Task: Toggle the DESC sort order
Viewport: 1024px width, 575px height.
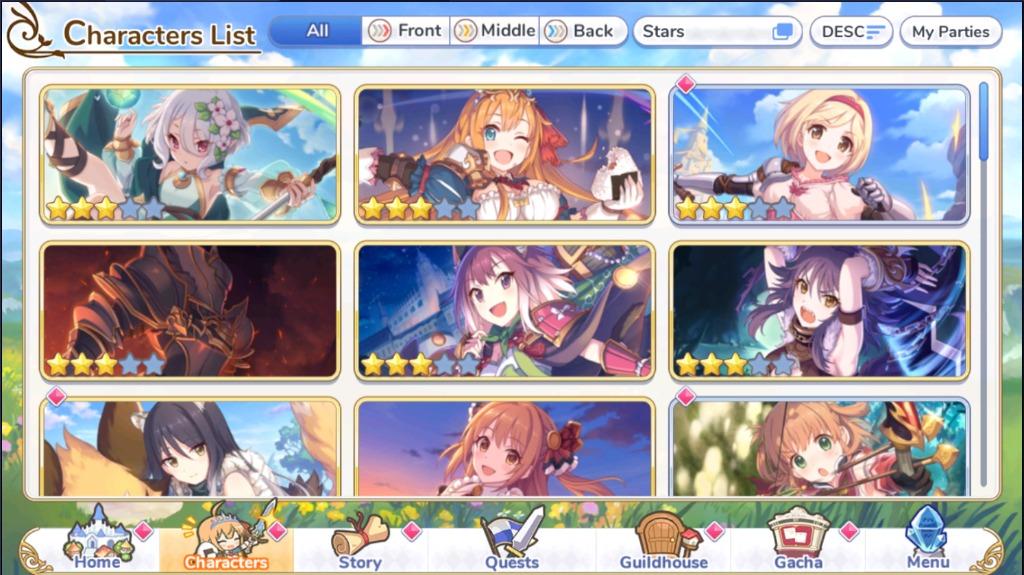Action: click(x=851, y=31)
